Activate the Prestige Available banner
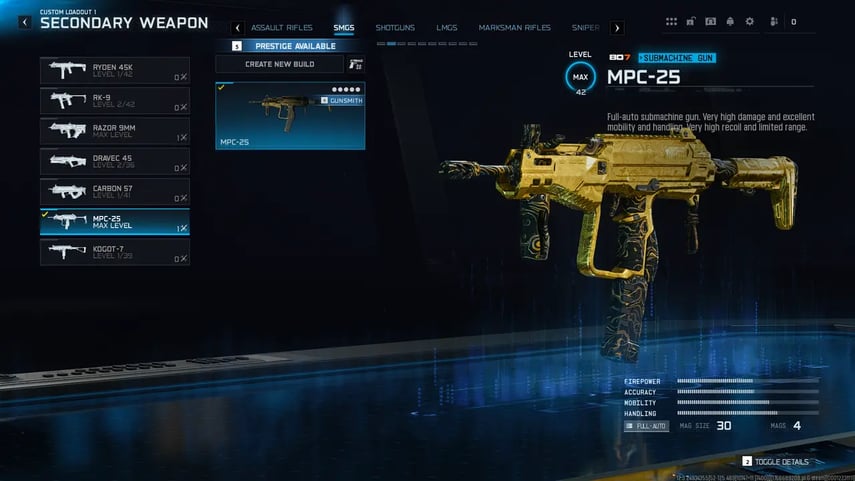Screen dimensions: 855x481 pos(290,46)
